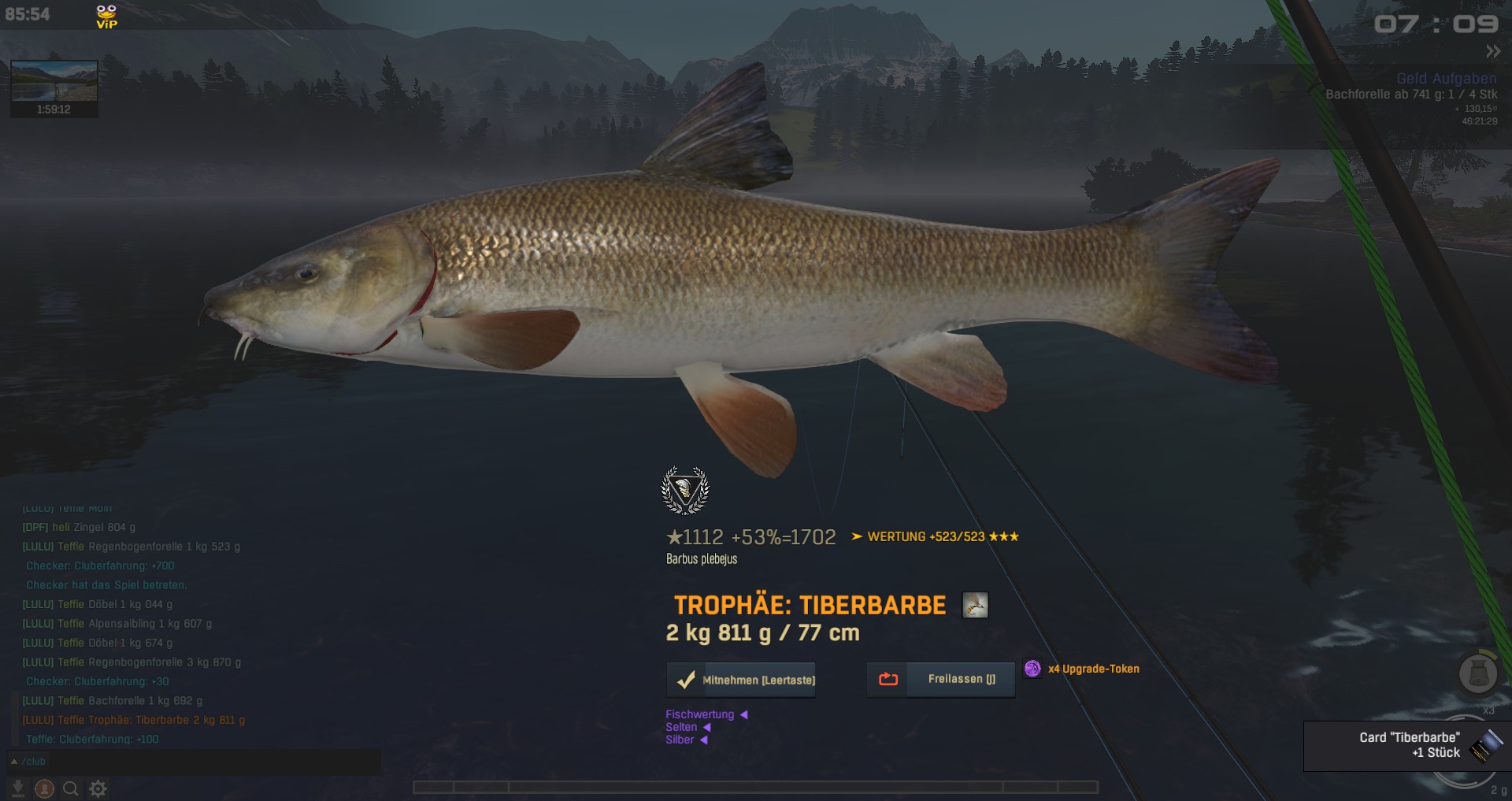The height and width of the screenshot is (801, 1512).
Task: Click the download arrow icon below the chat
Action: [x=18, y=788]
